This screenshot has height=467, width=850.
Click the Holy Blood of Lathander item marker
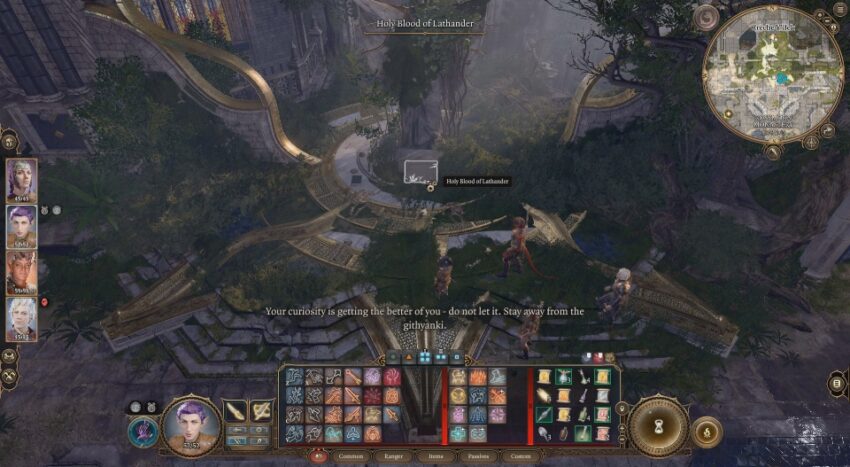click(420, 169)
